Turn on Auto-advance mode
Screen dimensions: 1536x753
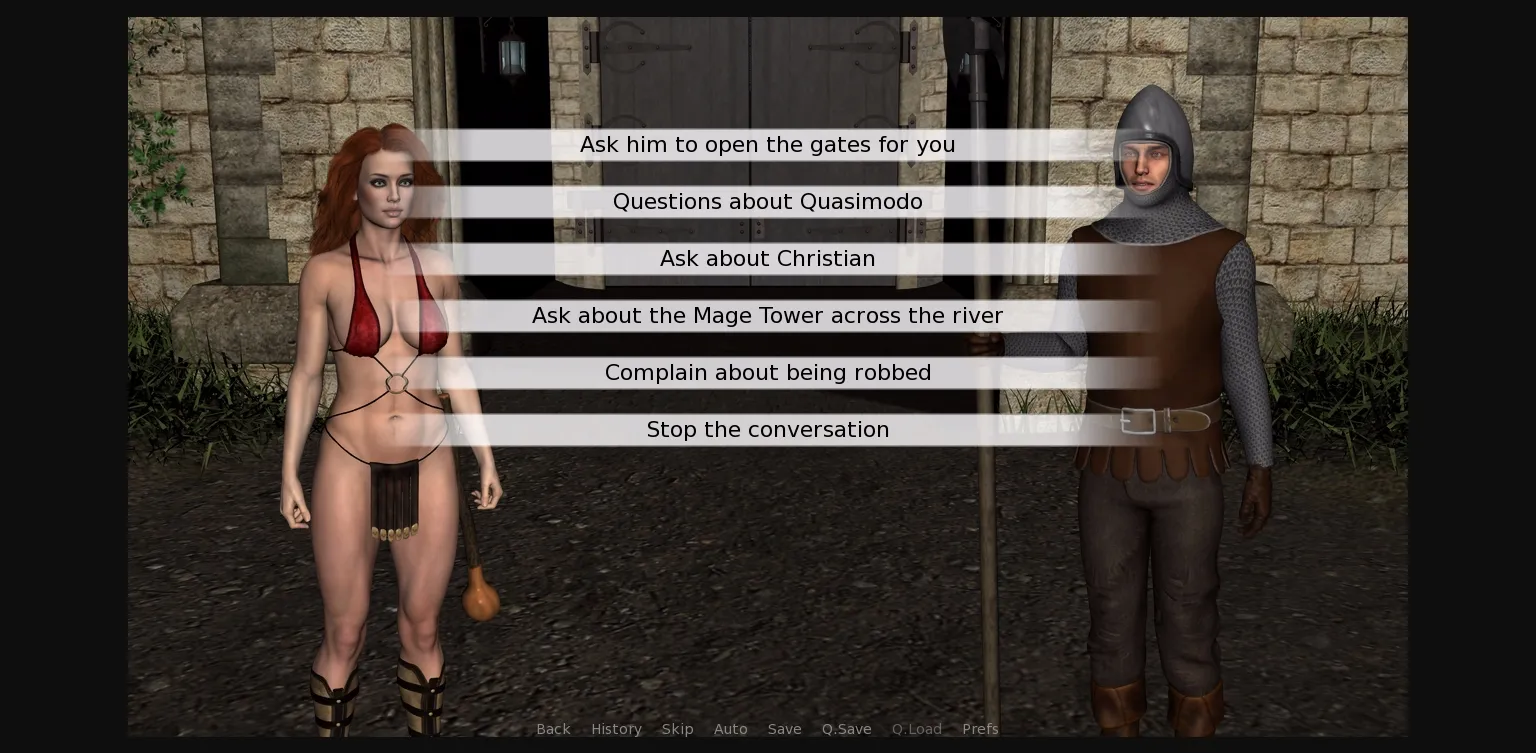731,729
